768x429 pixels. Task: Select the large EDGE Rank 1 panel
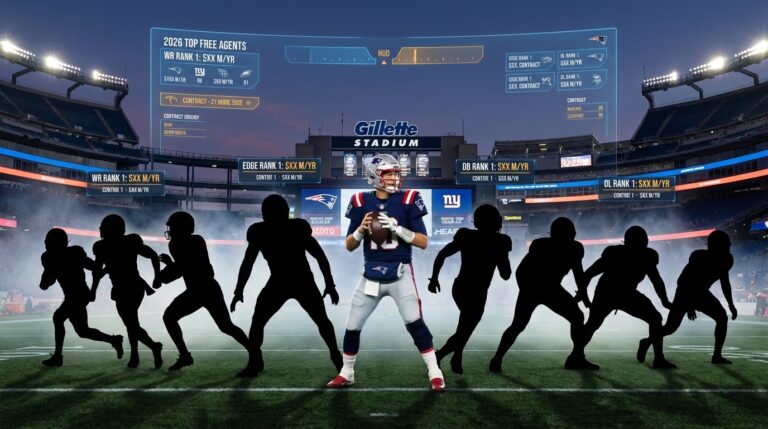pos(279,170)
